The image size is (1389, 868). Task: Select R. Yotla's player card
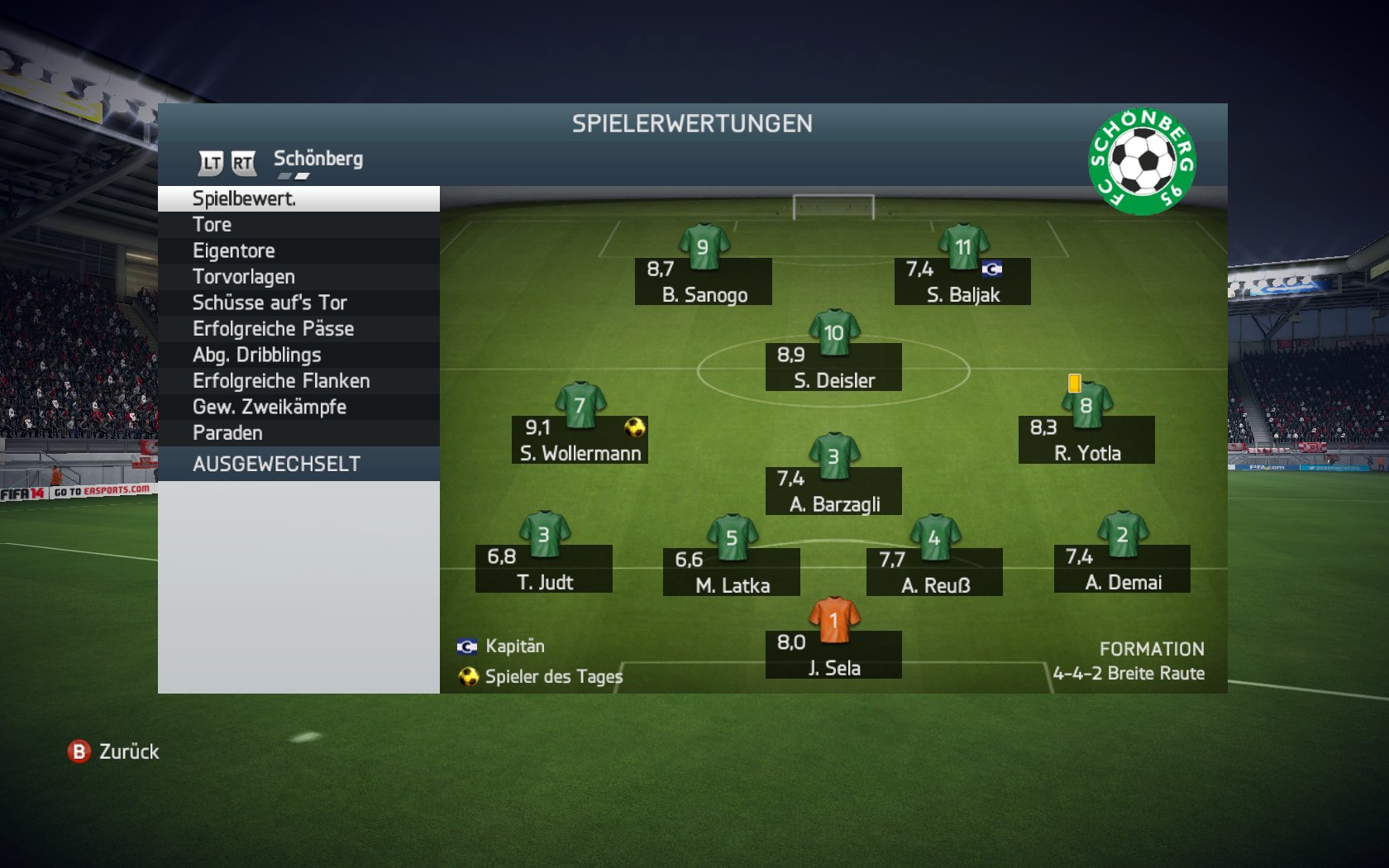pos(1086,440)
